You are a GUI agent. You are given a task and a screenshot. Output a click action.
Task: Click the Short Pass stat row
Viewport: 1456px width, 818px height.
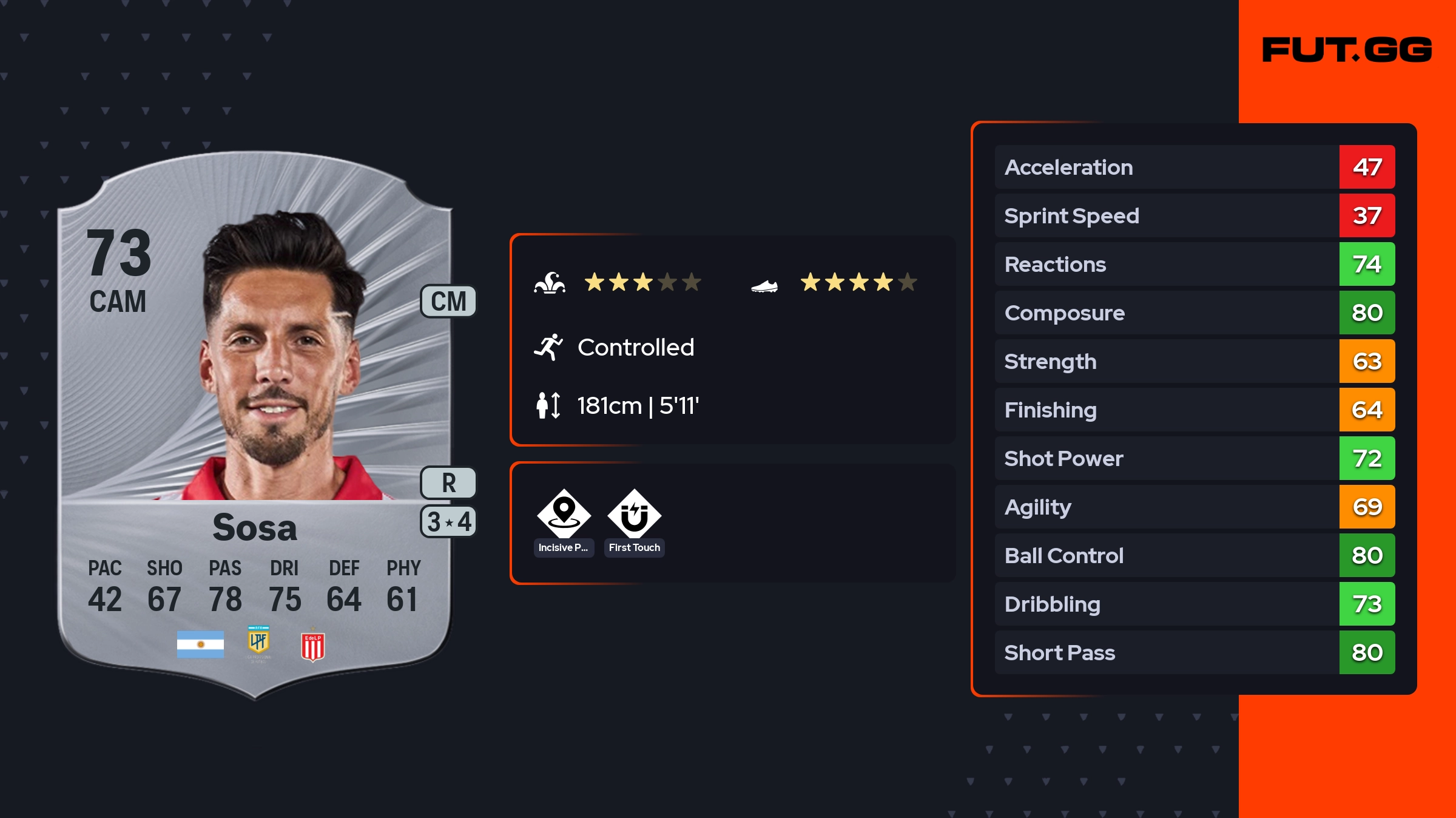tap(1194, 653)
